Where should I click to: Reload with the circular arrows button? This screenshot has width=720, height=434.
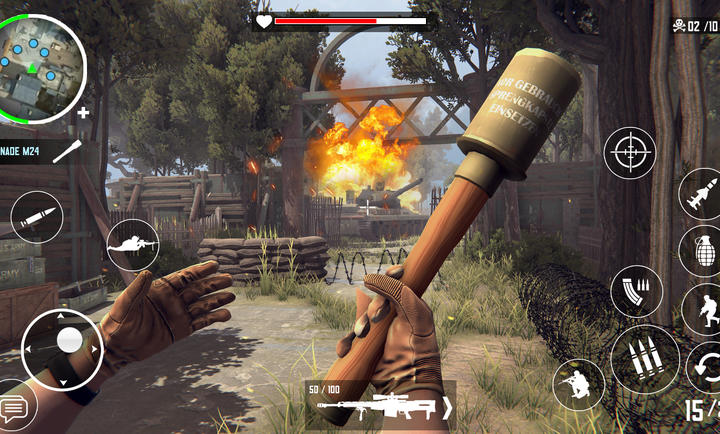706,364
